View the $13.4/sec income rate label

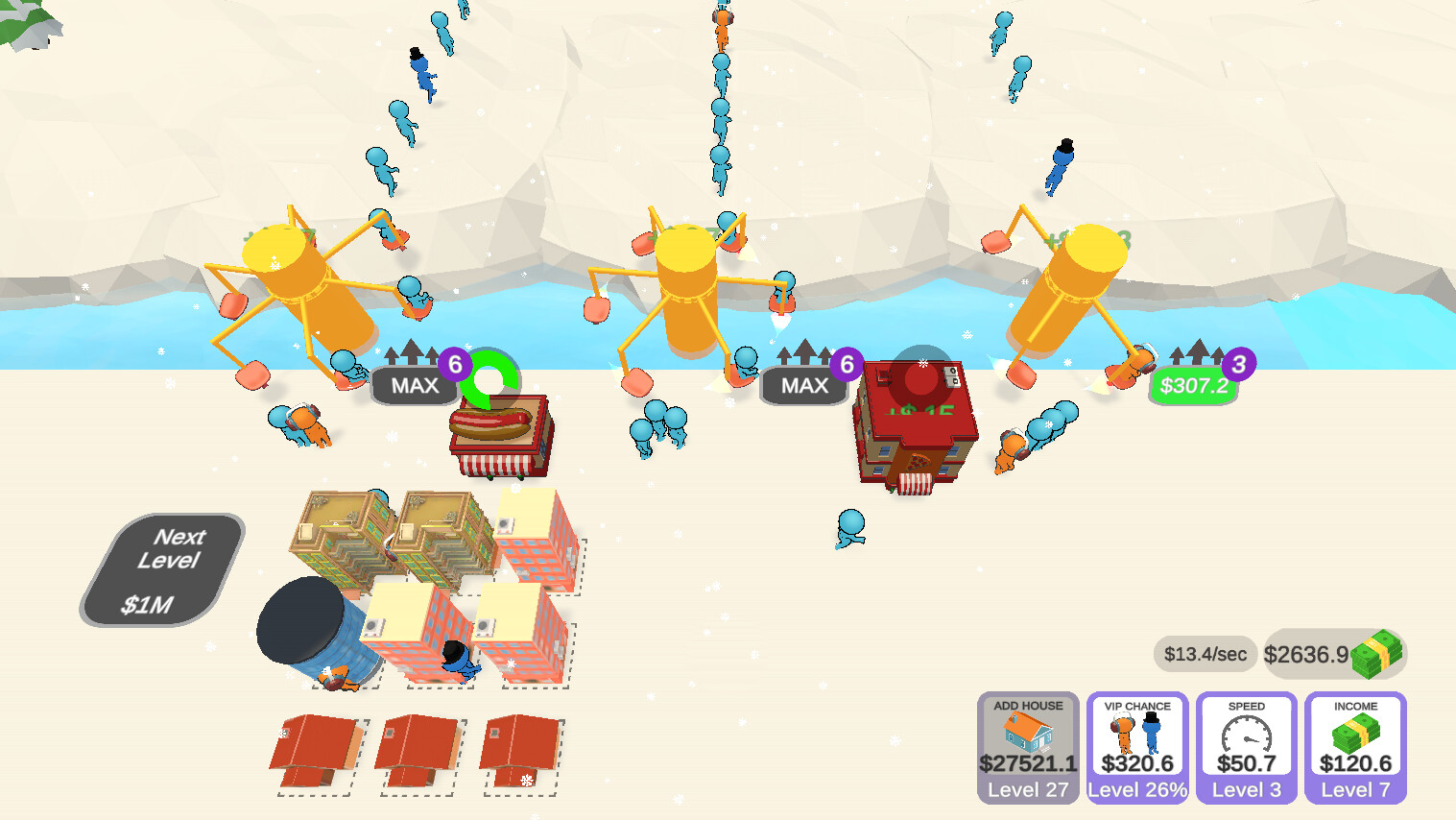1205,654
